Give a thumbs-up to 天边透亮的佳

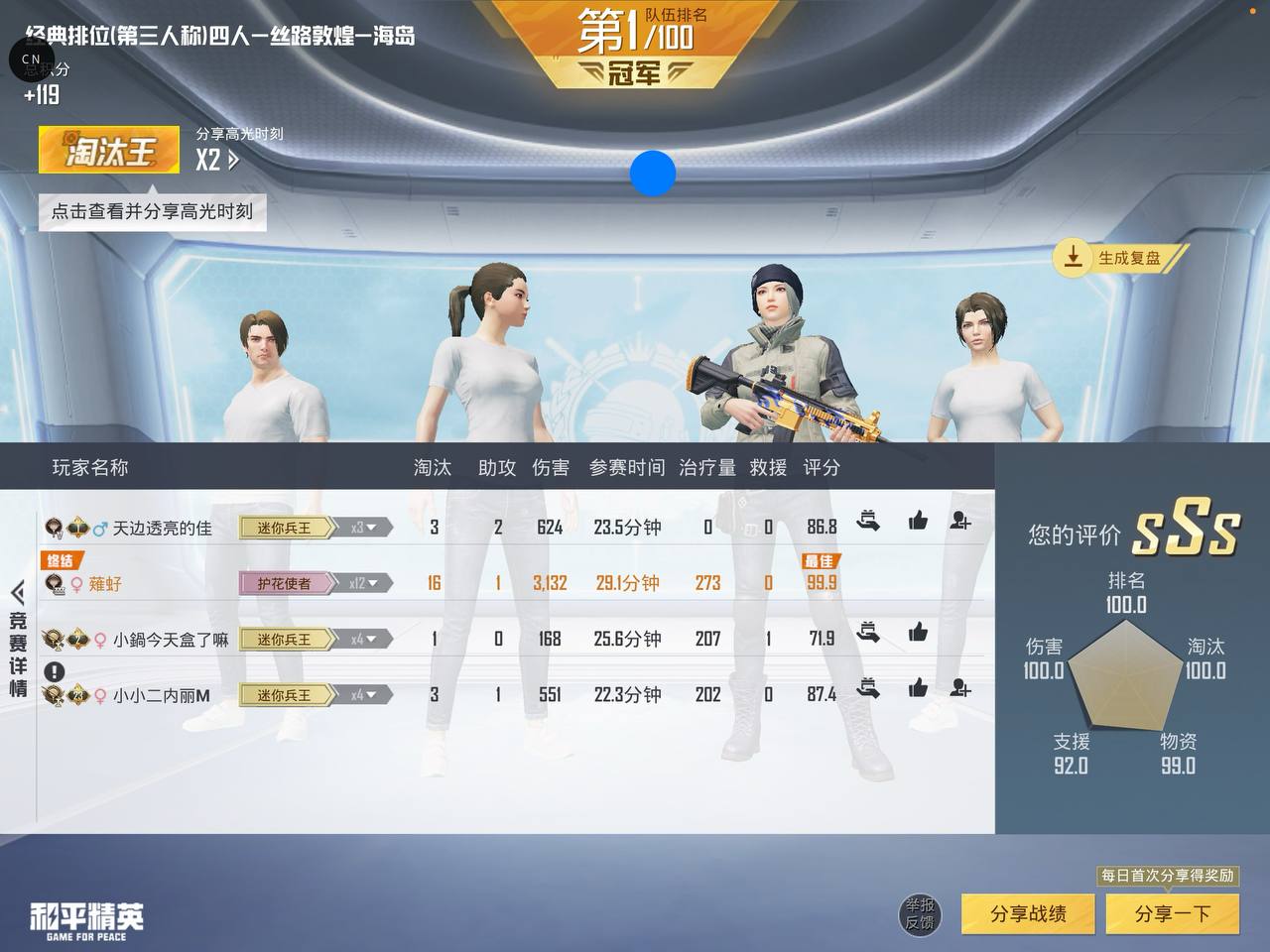pyautogui.click(x=918, y=521)
